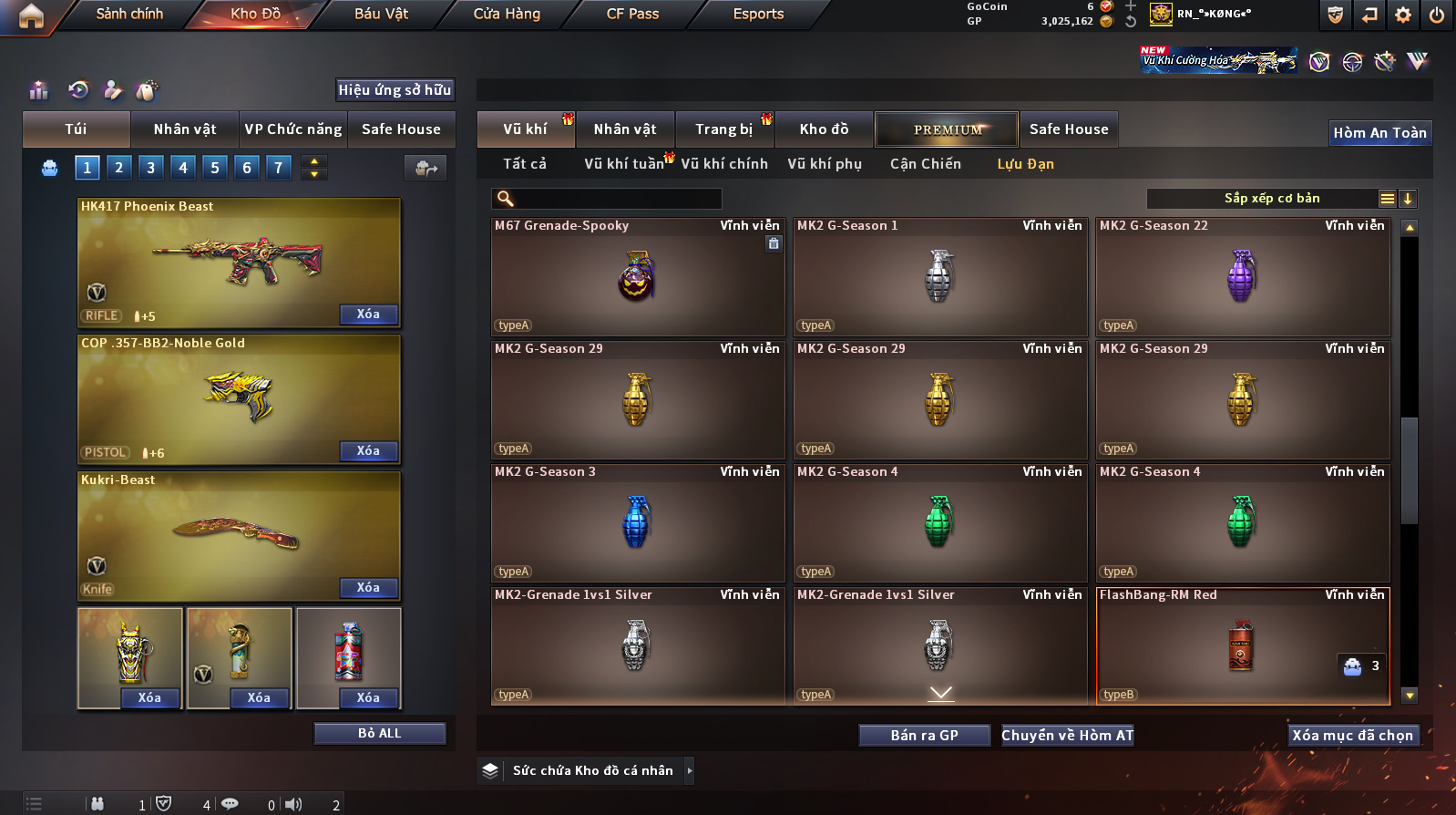
Task: Switch to the Nhân vật bag tab
Action: coord(185,129)
